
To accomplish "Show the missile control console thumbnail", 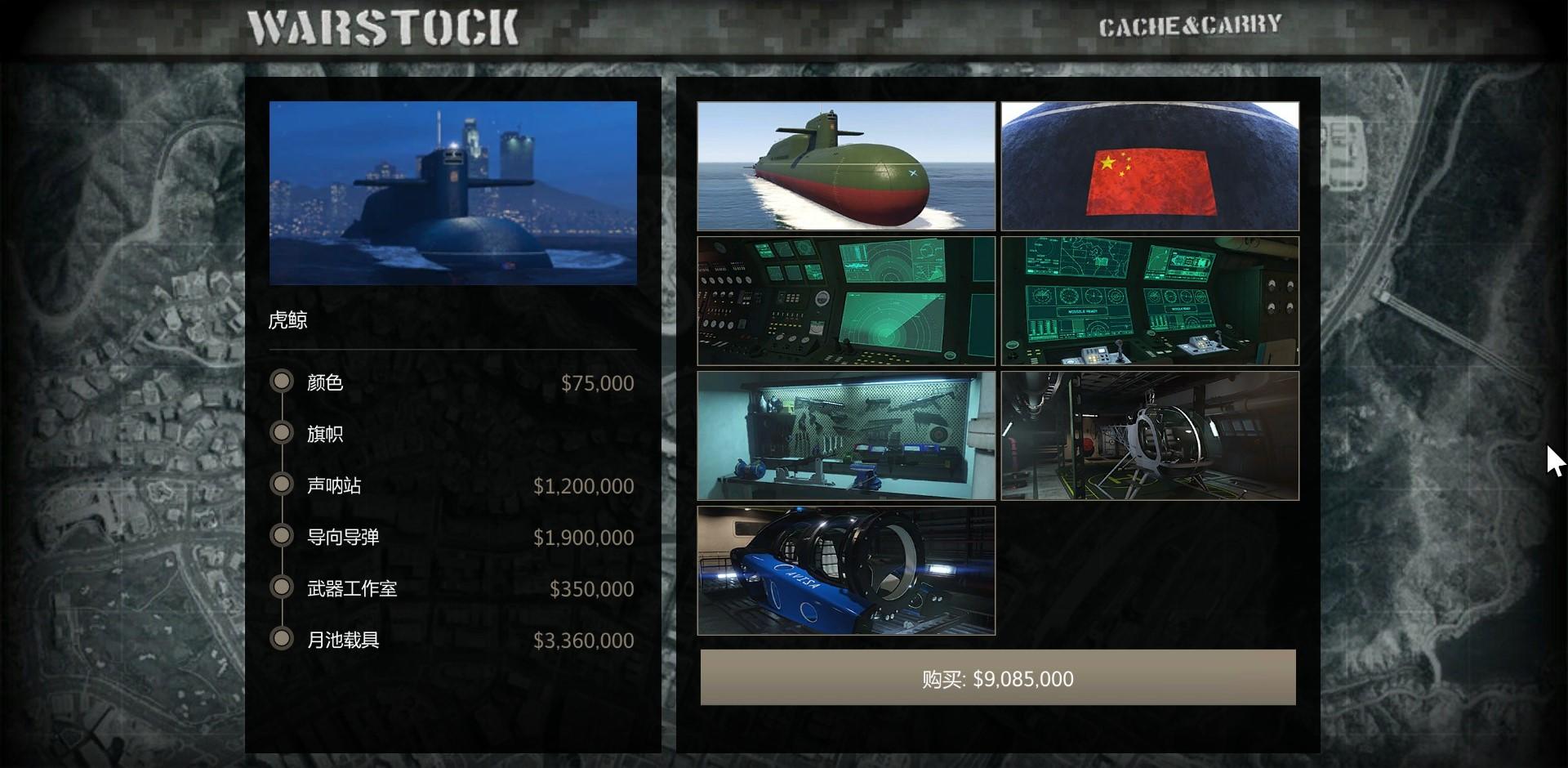I will (x=1150, y=301).
